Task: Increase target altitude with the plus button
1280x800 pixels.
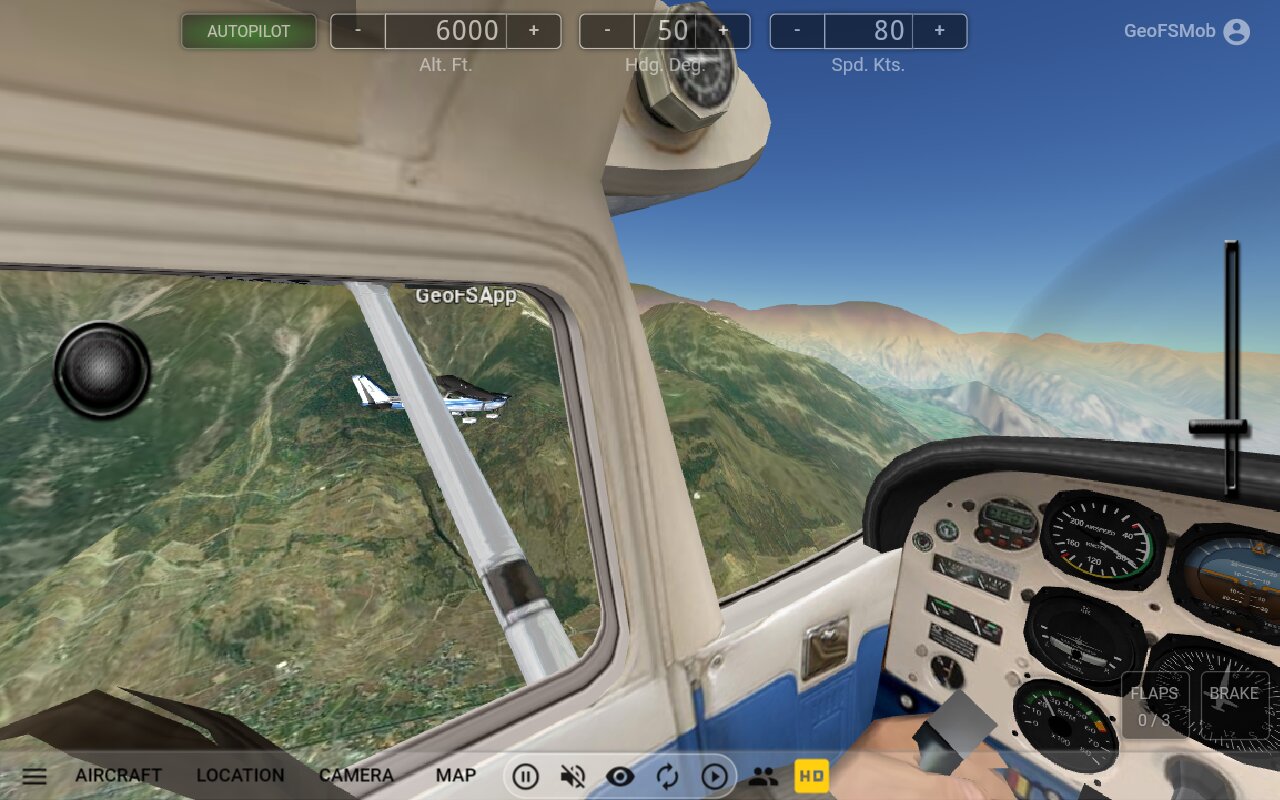Action: point(534,31)
